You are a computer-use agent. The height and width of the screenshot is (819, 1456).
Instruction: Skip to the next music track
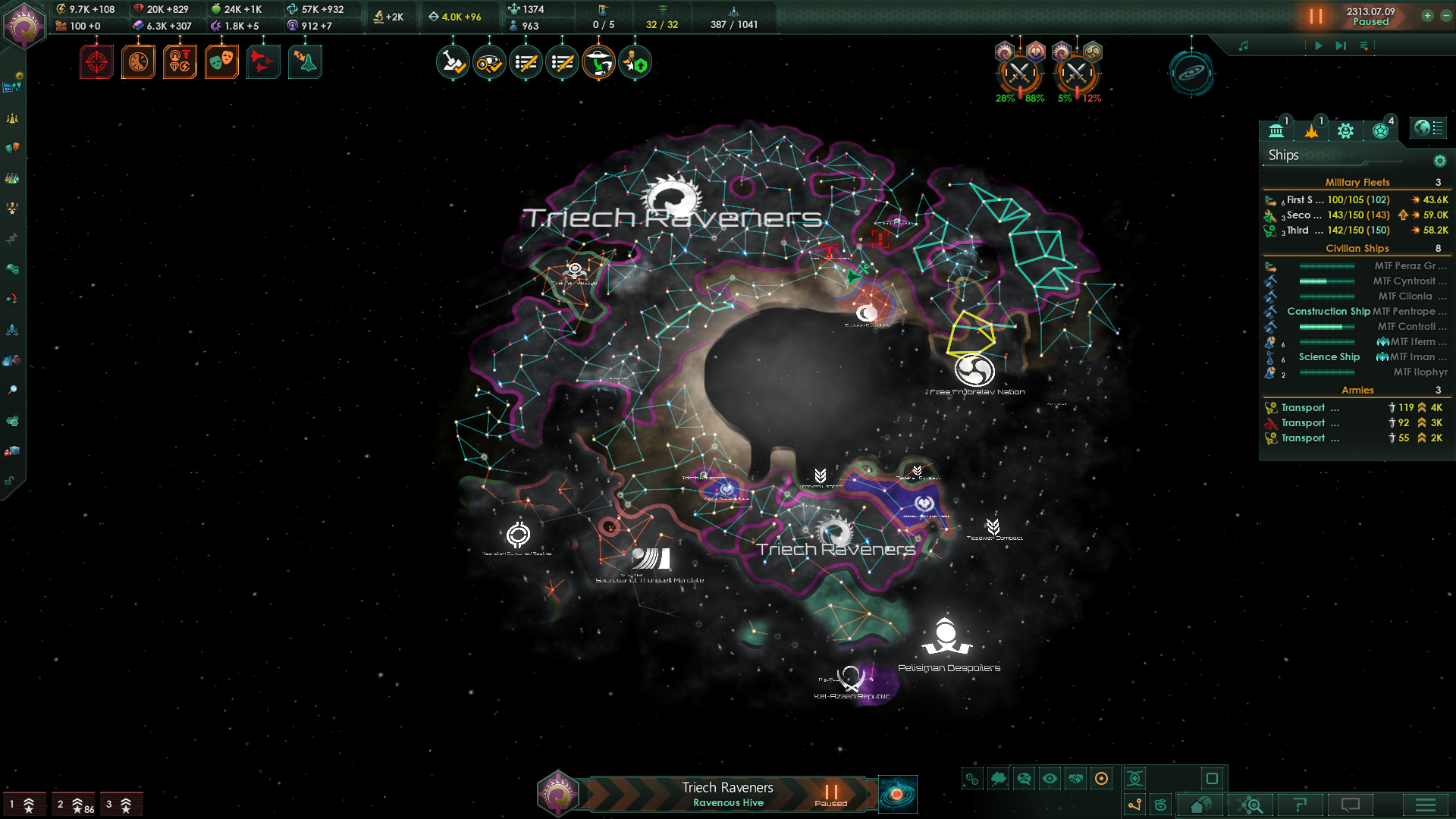(x=1341, y=46)
